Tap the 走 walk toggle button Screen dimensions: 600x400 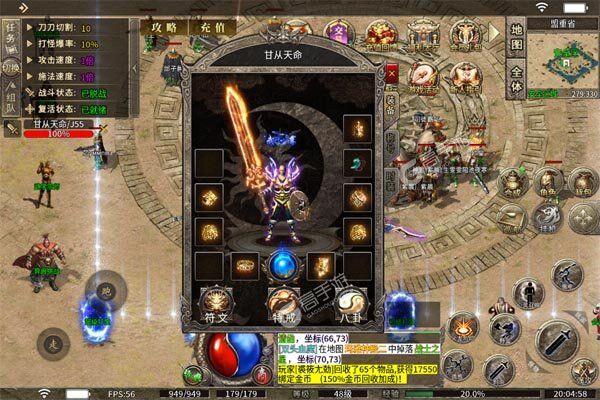pos(52,345)
